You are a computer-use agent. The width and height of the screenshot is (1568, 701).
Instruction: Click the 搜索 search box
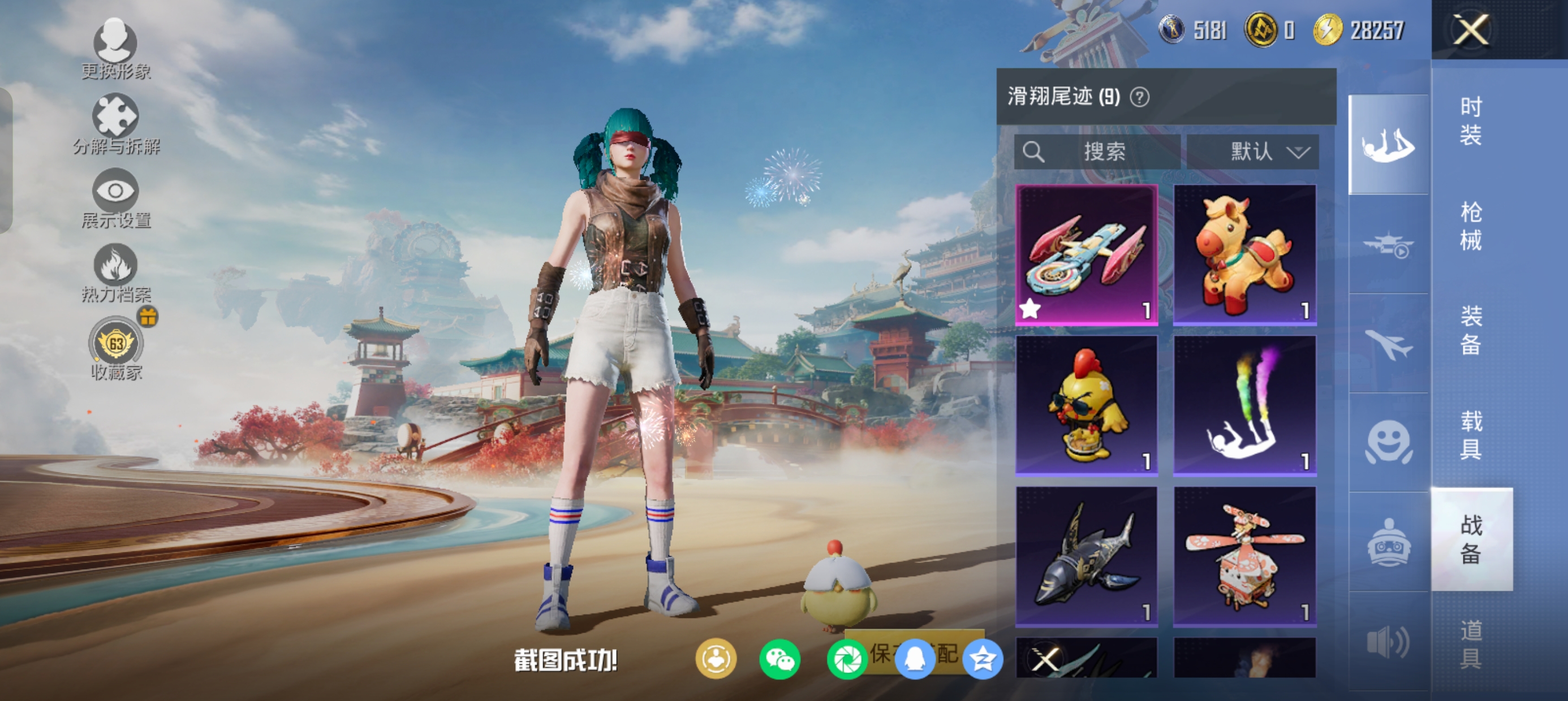[x=1097, y=152]
